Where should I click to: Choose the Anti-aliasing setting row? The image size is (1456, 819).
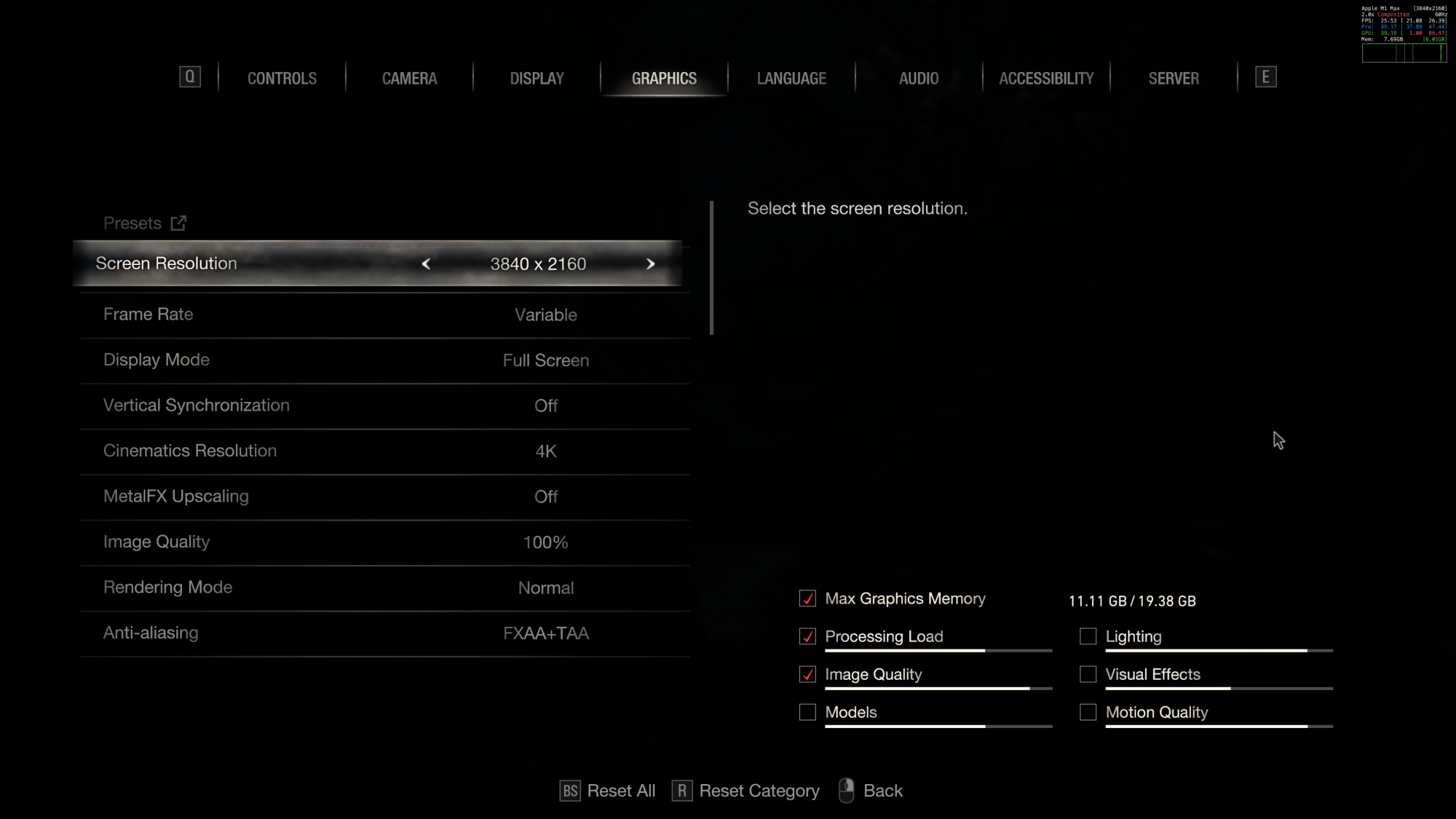coord(384,633)
